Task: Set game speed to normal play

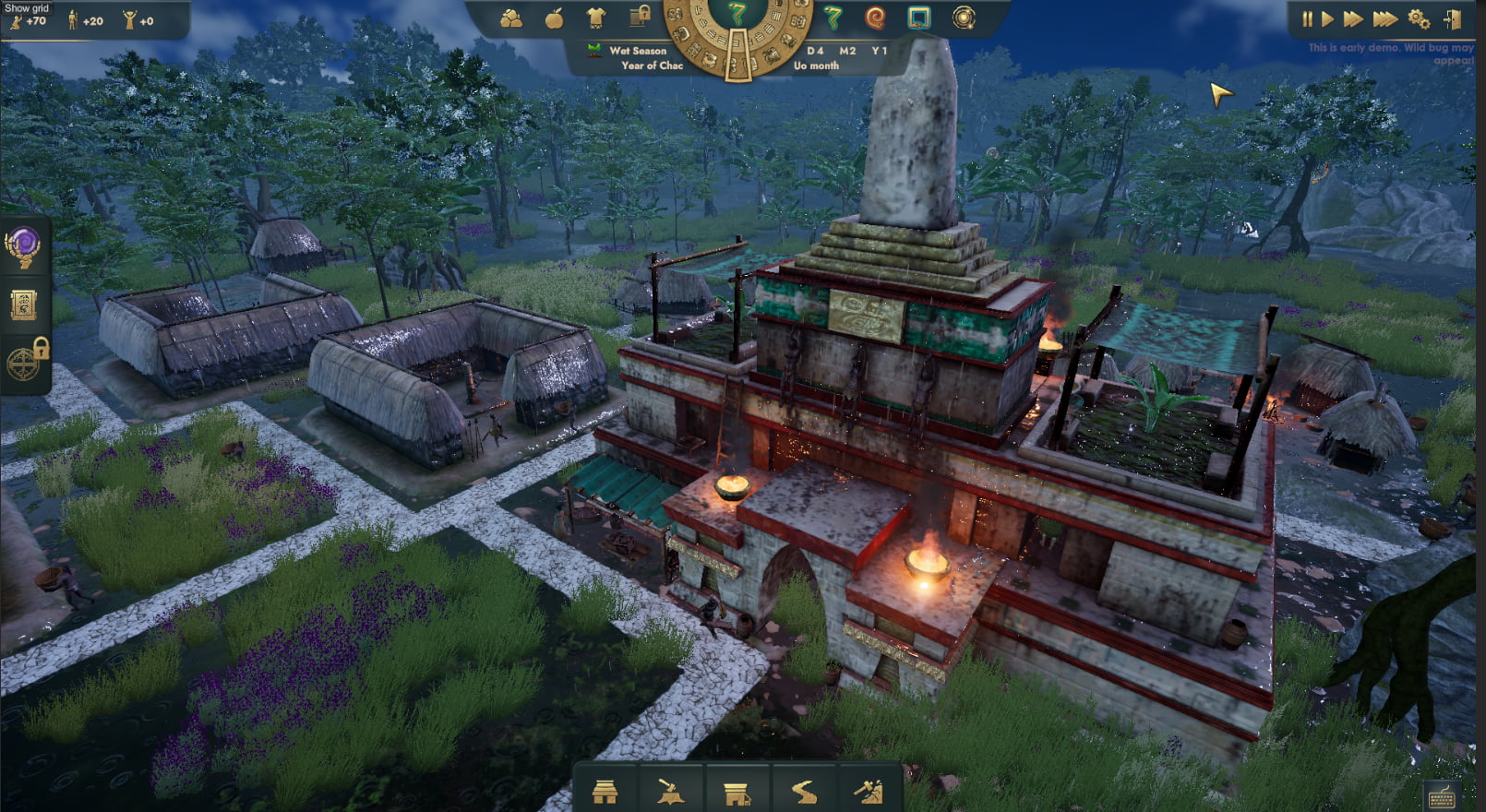Action: 1327,18
